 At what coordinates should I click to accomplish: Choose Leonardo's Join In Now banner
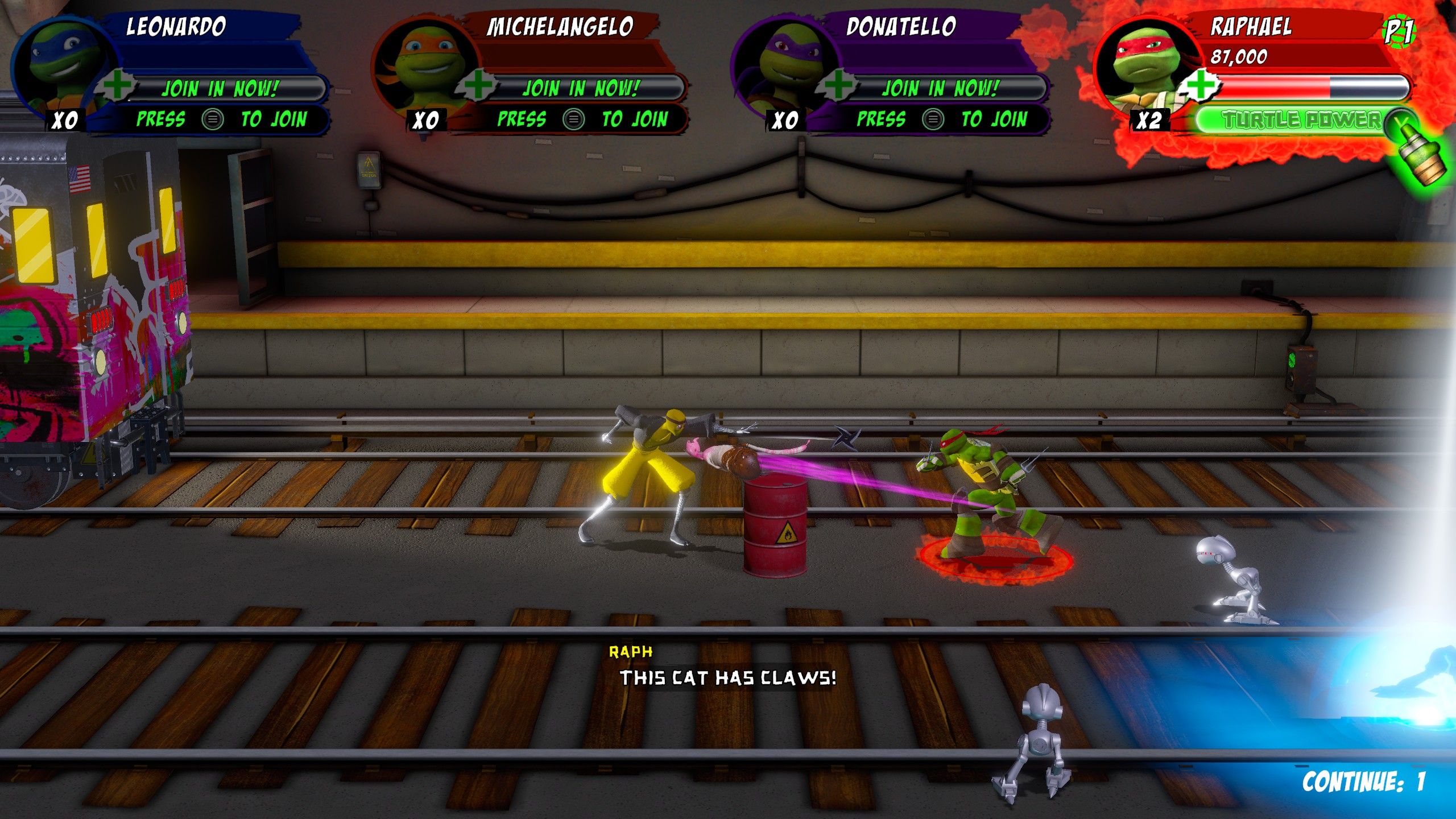click(x=221, y=89)
